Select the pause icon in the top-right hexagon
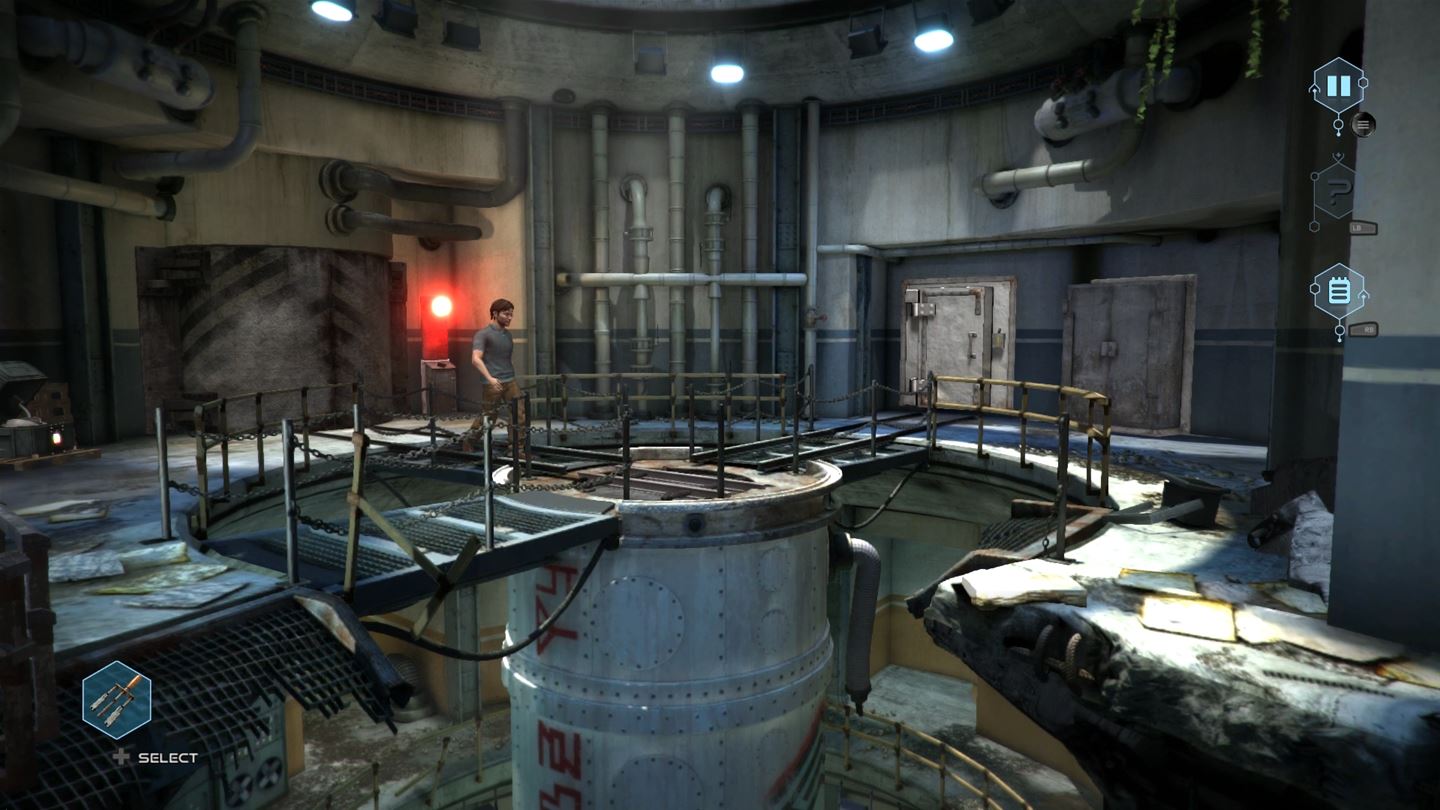The image size is (1440, 810). 1337,86
